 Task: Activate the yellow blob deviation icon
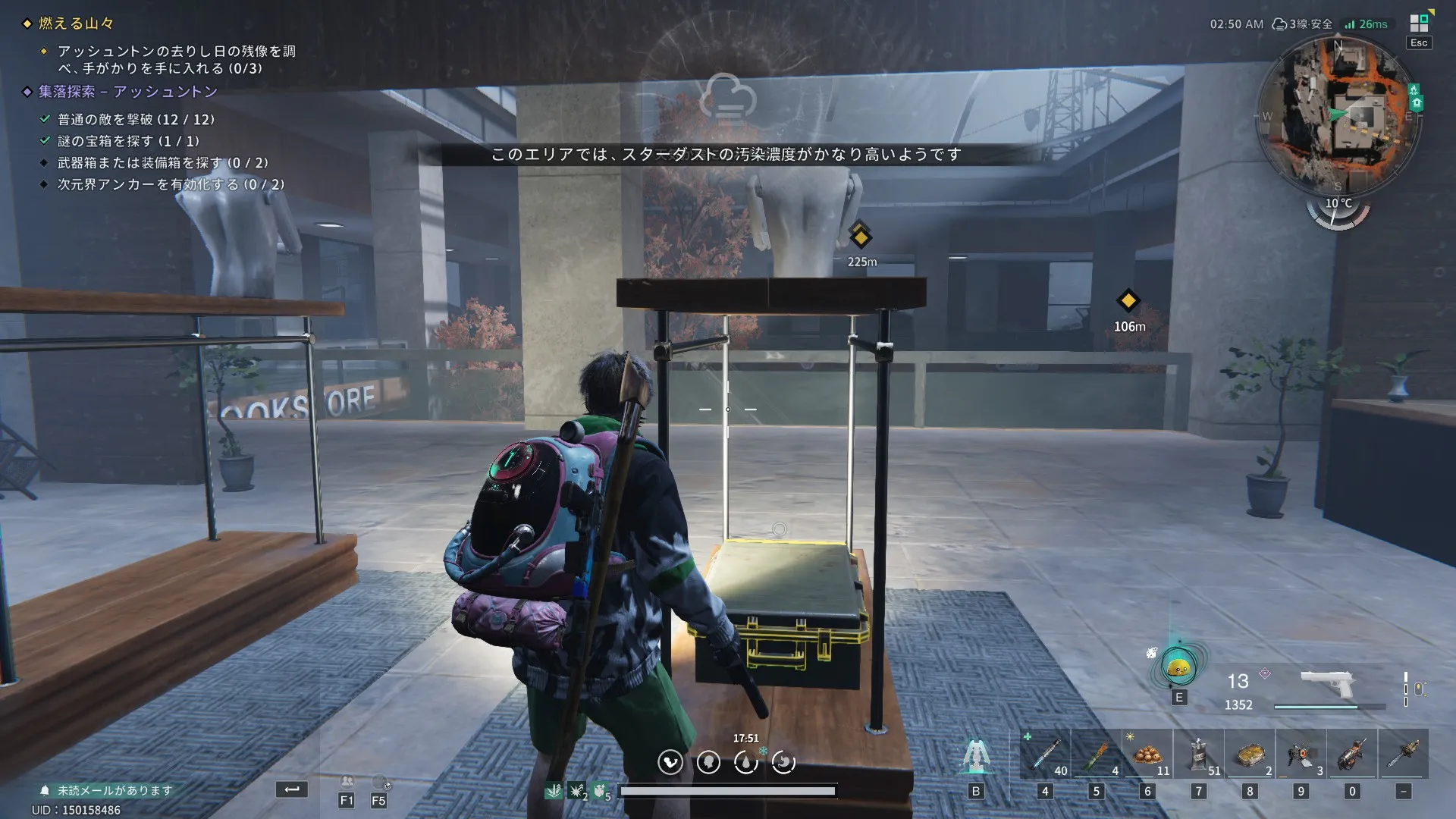1178,667
